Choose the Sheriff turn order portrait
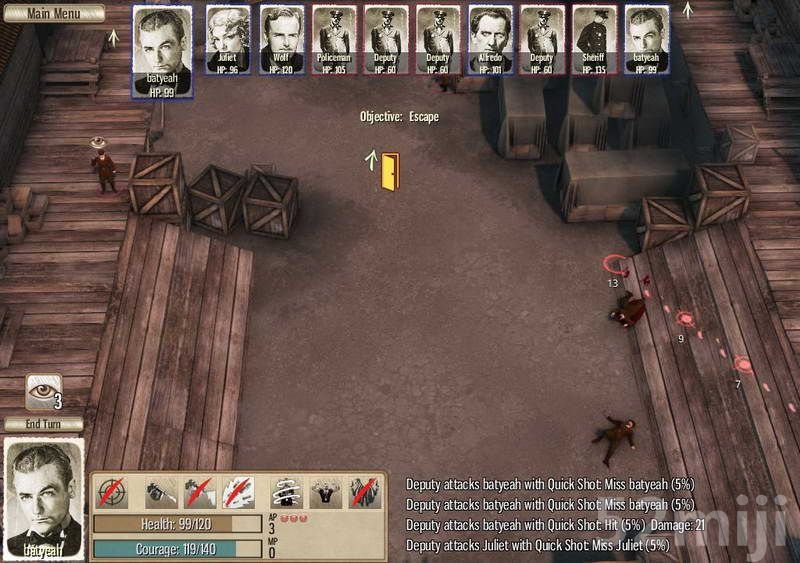 (x=594, y=40)
